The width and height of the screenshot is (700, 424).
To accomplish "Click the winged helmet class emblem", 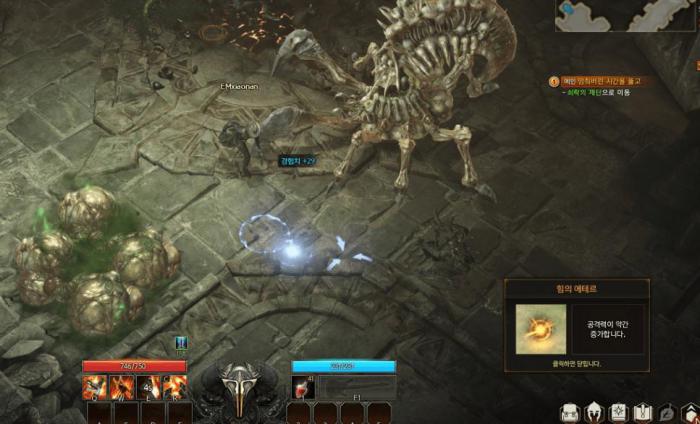I will coord(239,385).
